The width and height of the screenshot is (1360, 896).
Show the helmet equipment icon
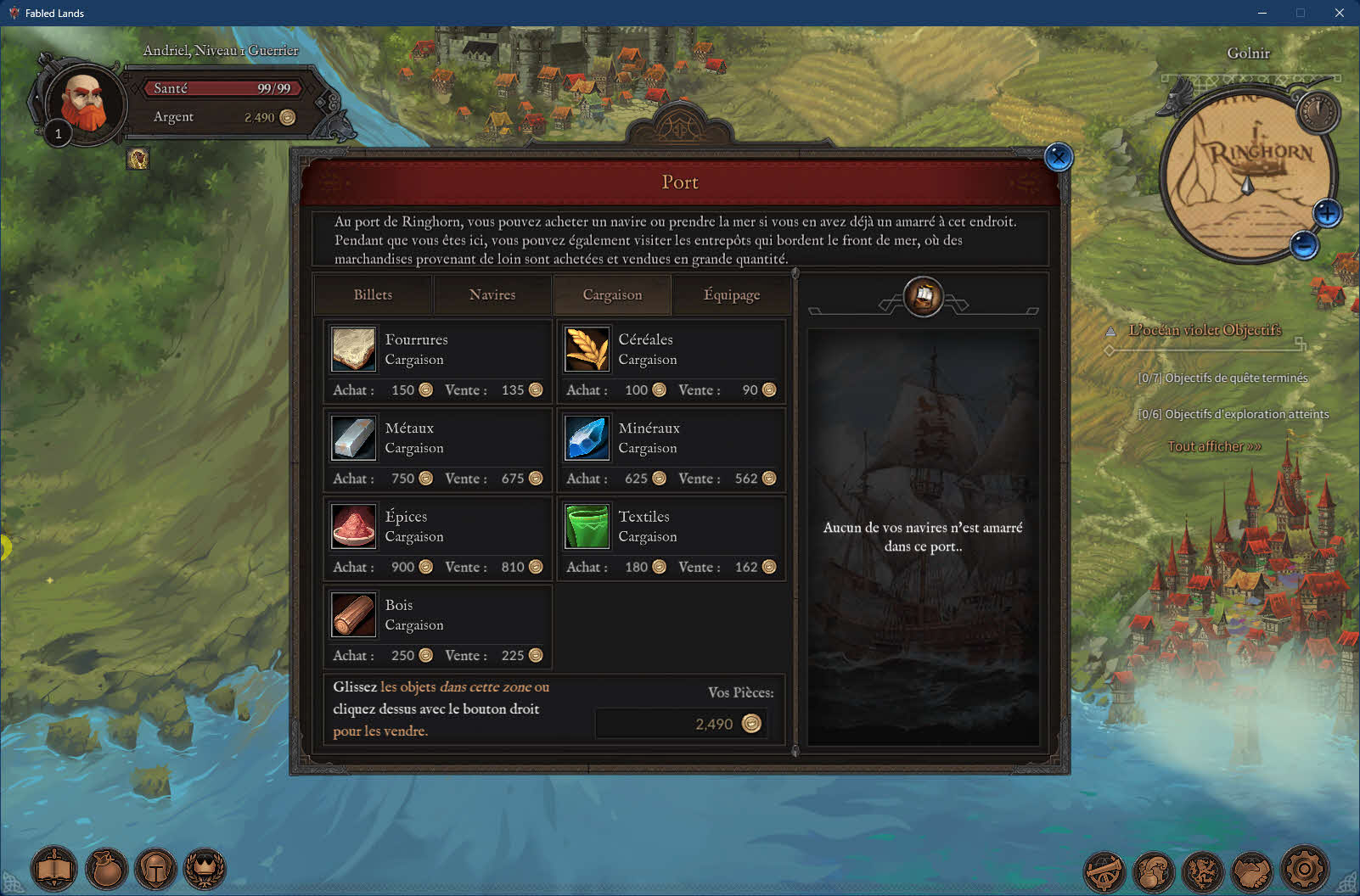155,870
